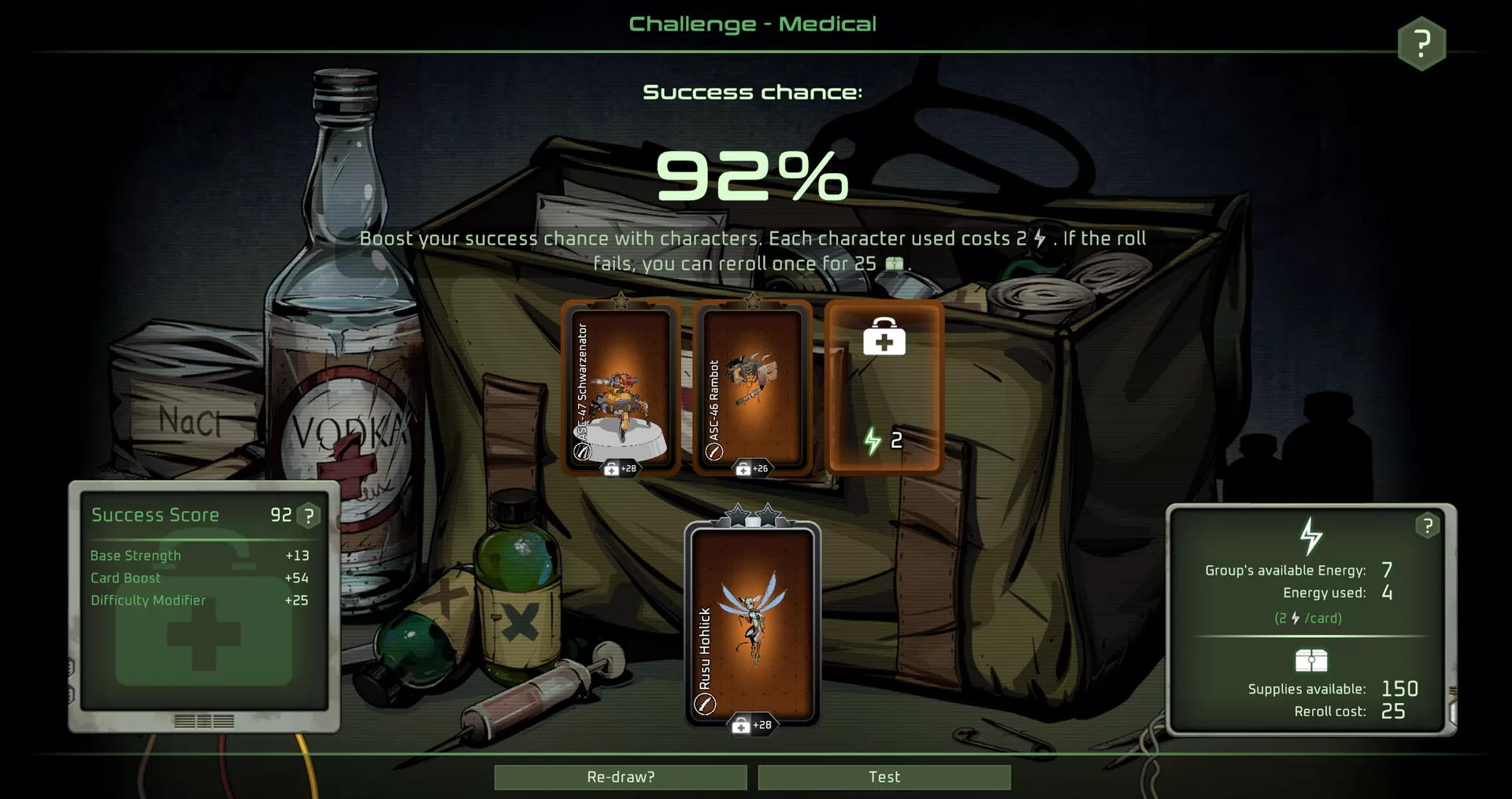Show the Success Score help tooltip
This screenshot has width=1512, height=799.
309,516
